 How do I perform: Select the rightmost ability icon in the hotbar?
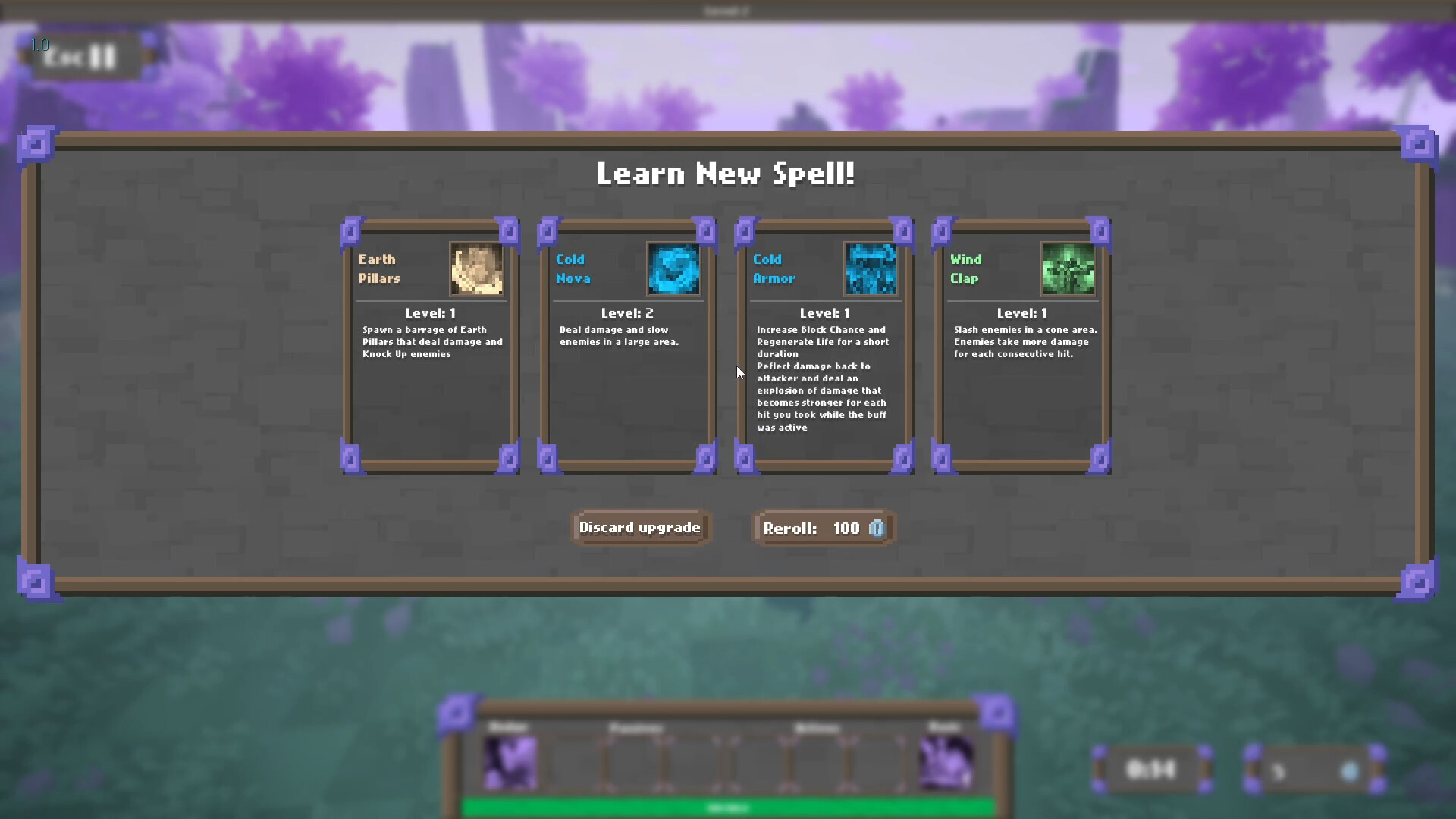(946, 762)
